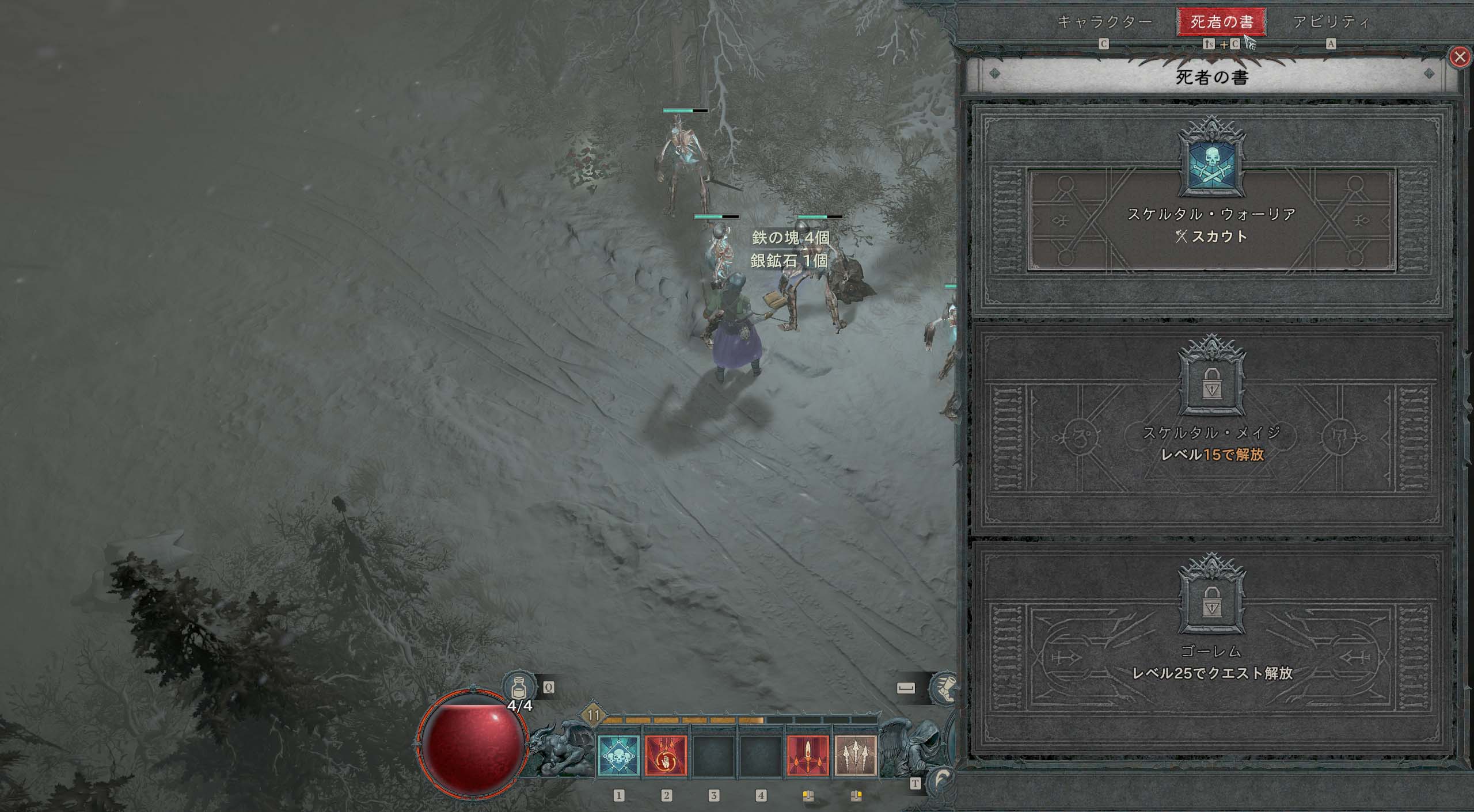Image resolution: width=1474 pixels, height=812 pixels.
Task: Close the 死者の書 panel
Action: 1458,57
